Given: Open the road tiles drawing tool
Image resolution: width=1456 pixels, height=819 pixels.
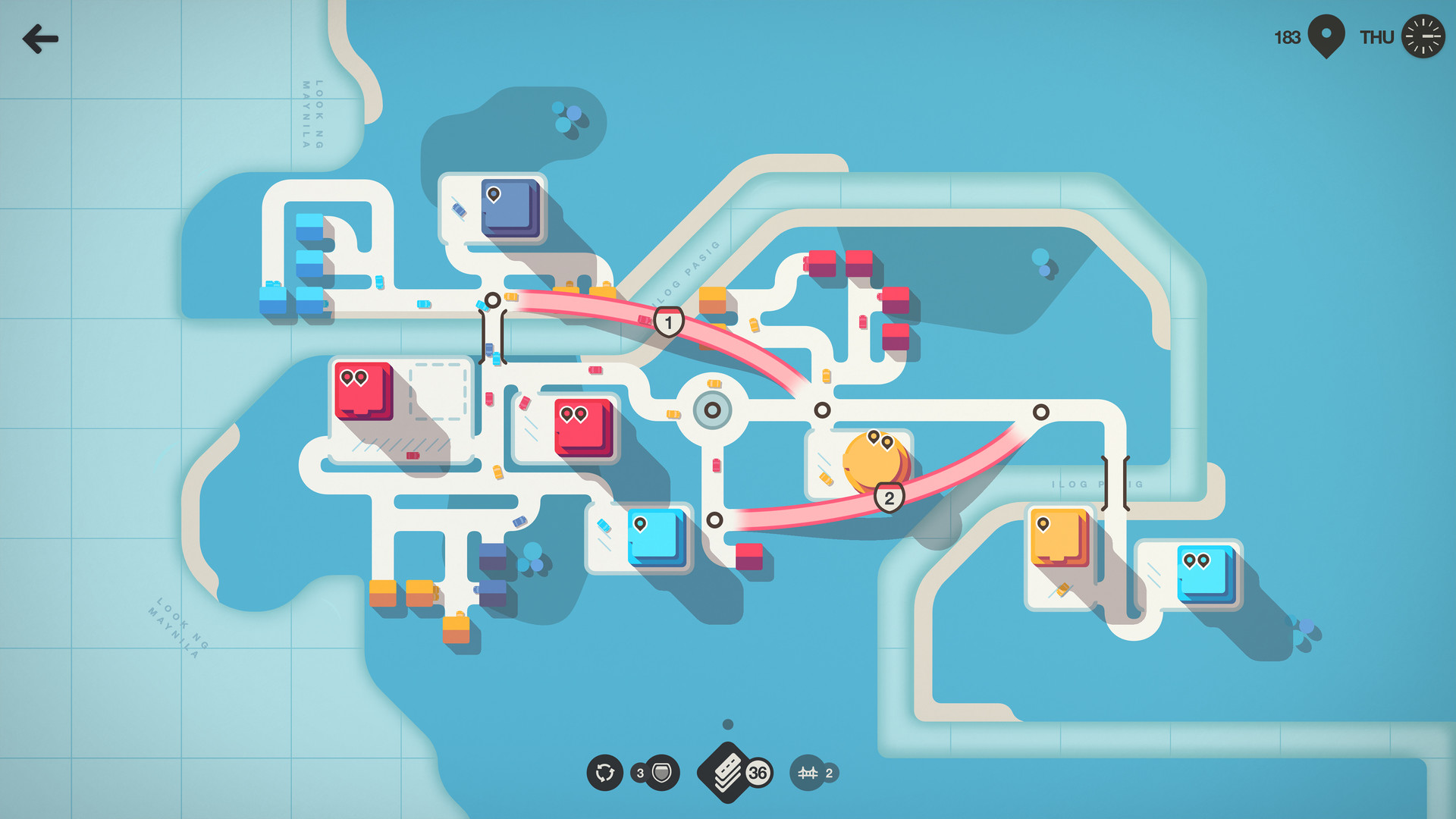Looking at the screenshot, I should (724, 773).
